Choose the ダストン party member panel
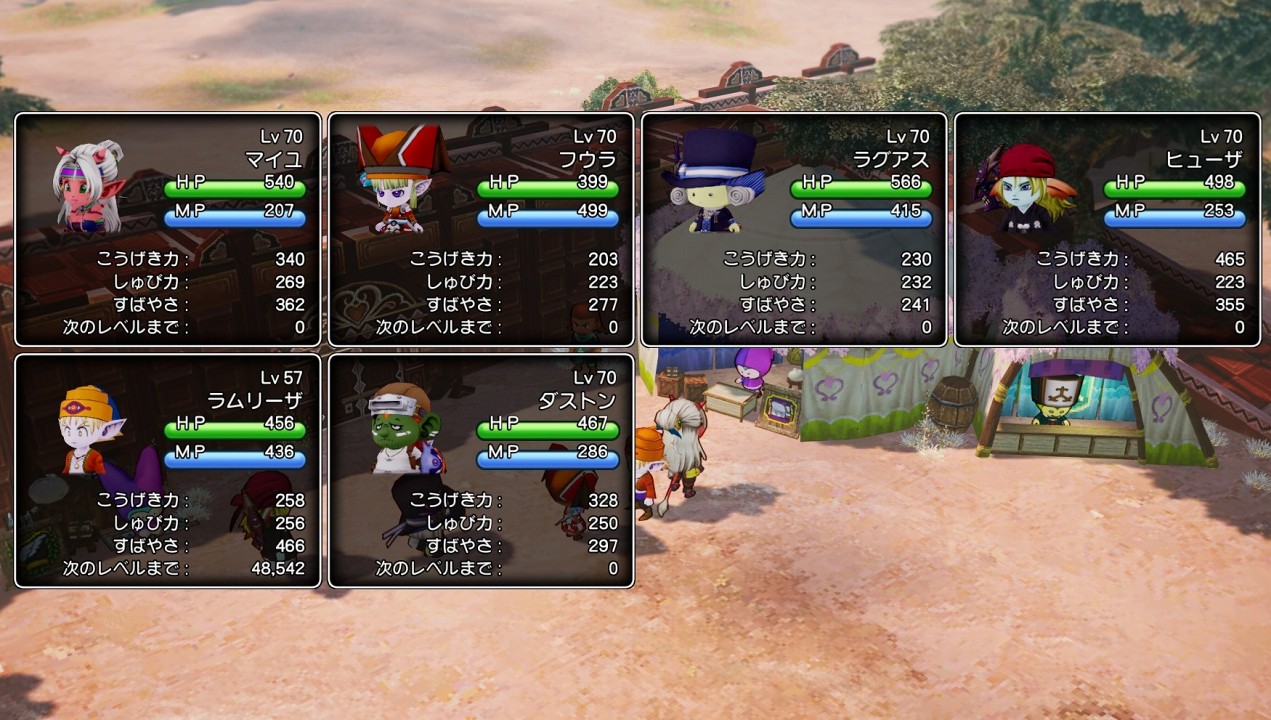This screenshot has height=720, width=1271. pyautogui.click(x=481, y=470)
